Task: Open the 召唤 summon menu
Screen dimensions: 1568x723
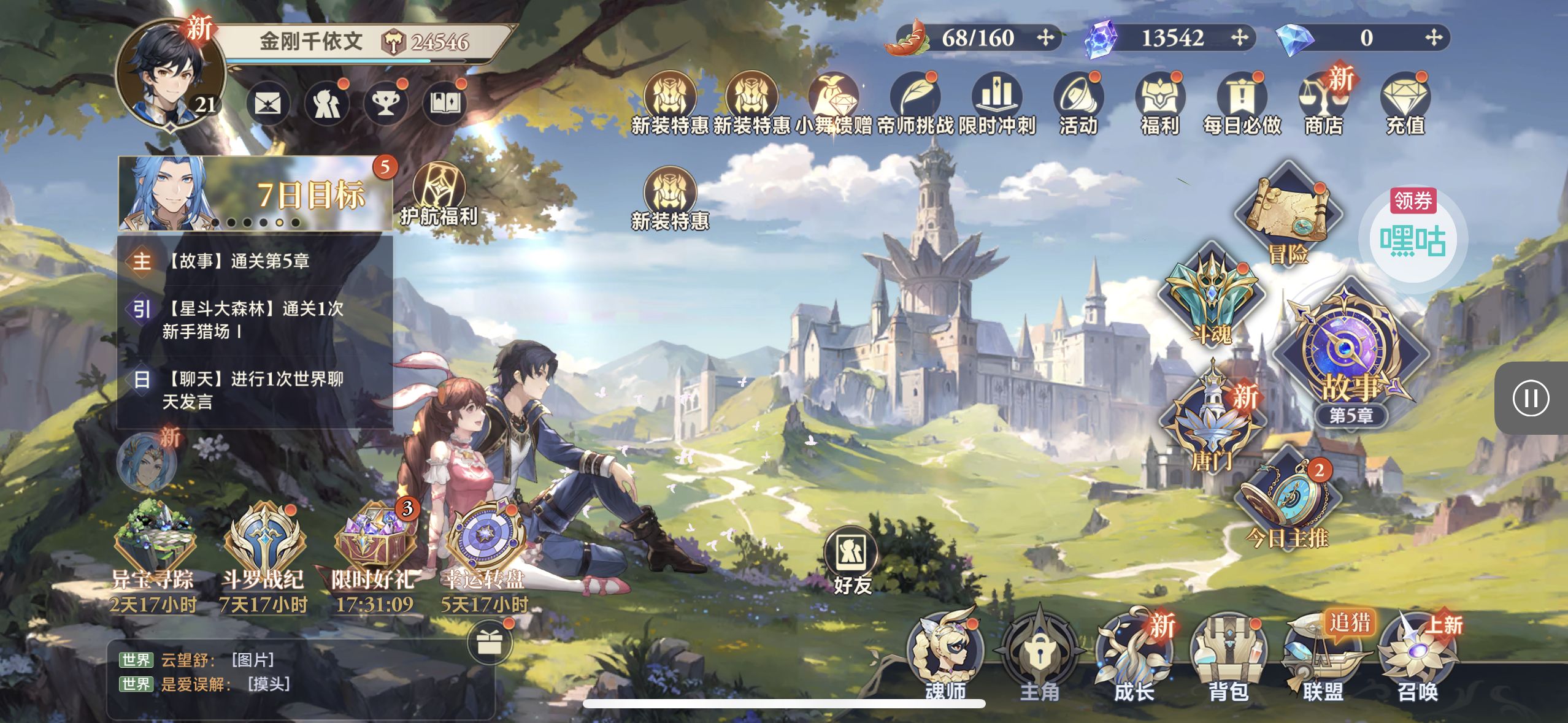Action: click(1417, 656)
